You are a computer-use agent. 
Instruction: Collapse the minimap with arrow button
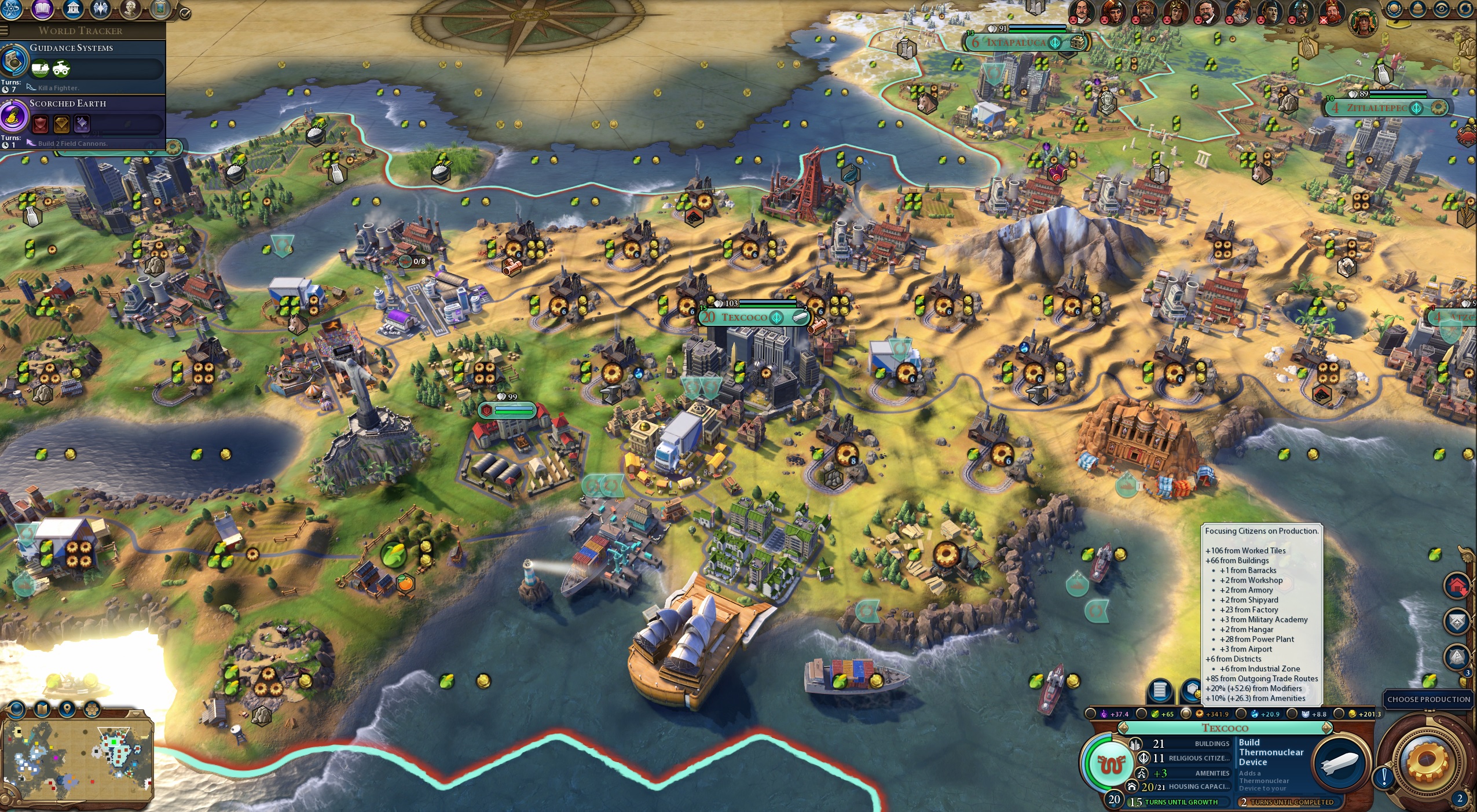point(135,714)
